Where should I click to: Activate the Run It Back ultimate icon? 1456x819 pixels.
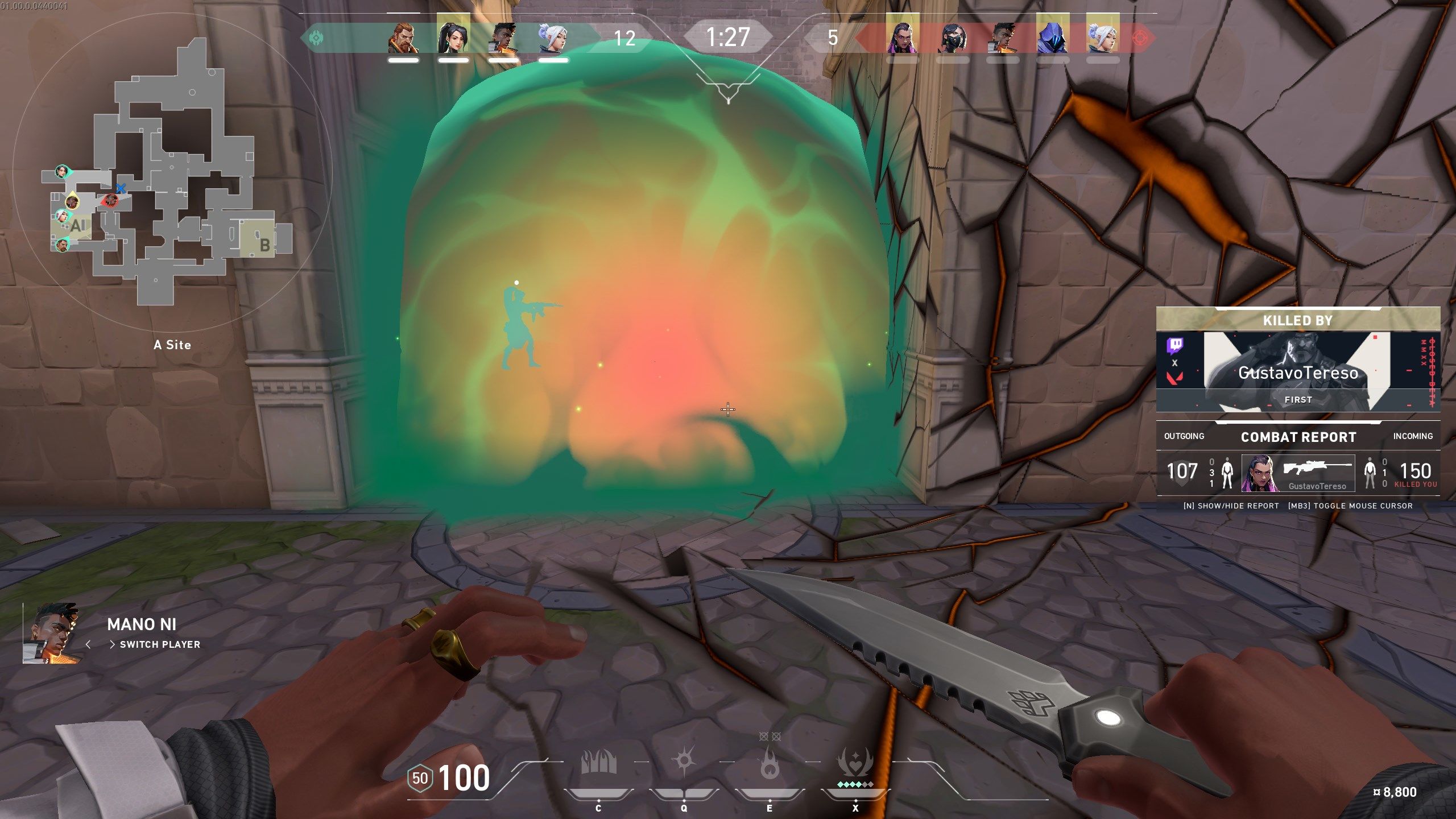[x=855, y=762]
